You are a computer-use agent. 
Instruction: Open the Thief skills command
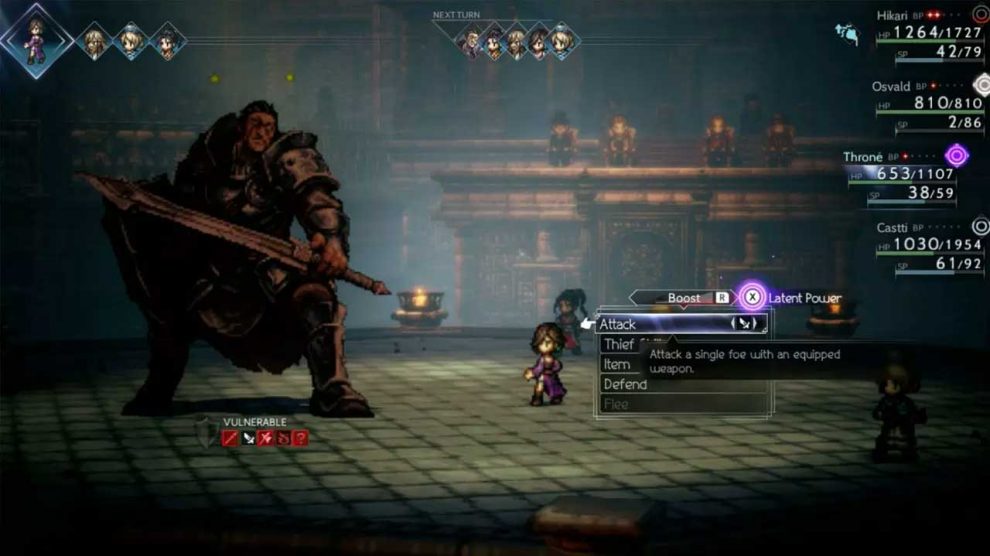[618, 345]
